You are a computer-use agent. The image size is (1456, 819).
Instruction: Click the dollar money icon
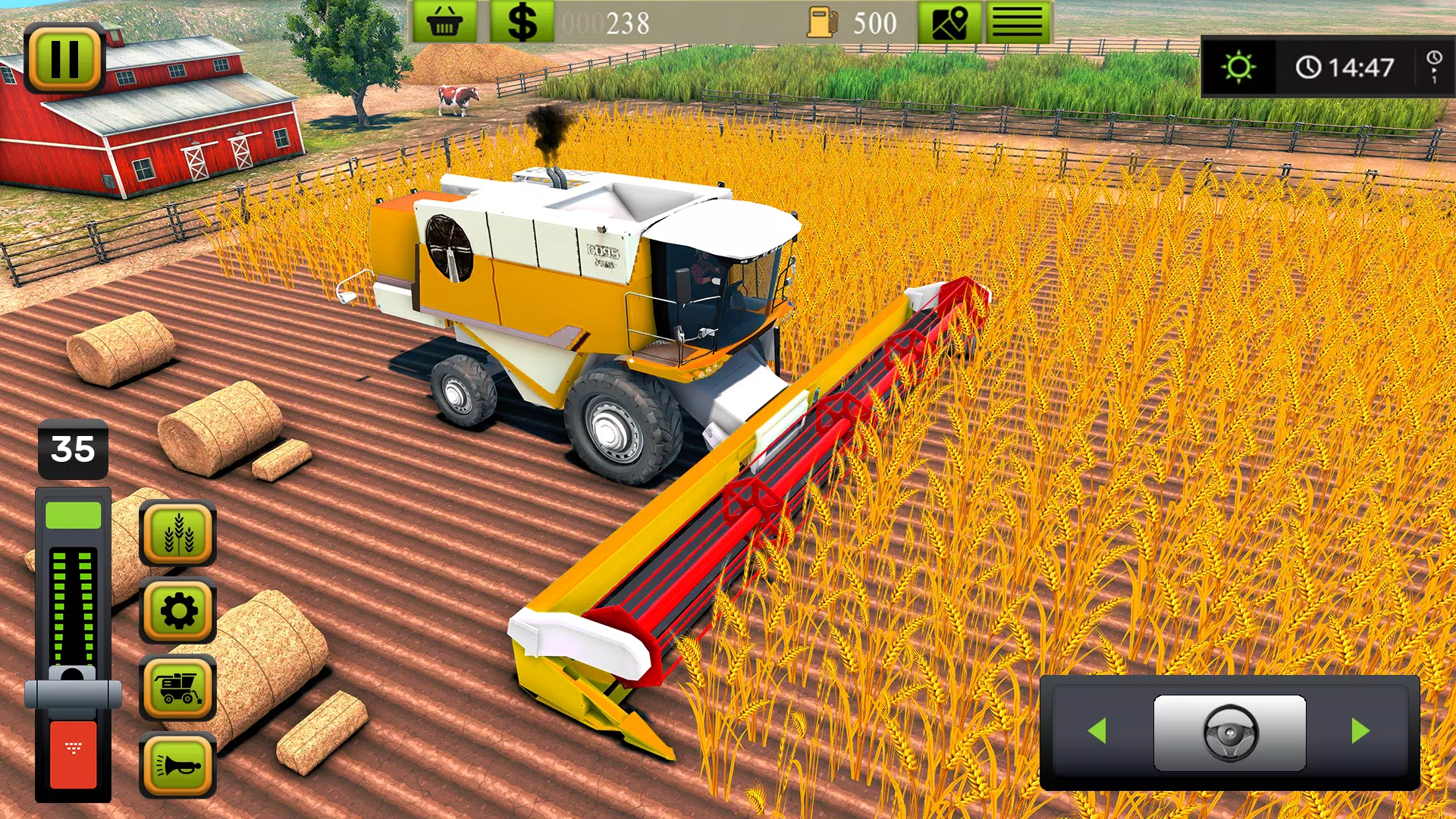tap(520, 20)
